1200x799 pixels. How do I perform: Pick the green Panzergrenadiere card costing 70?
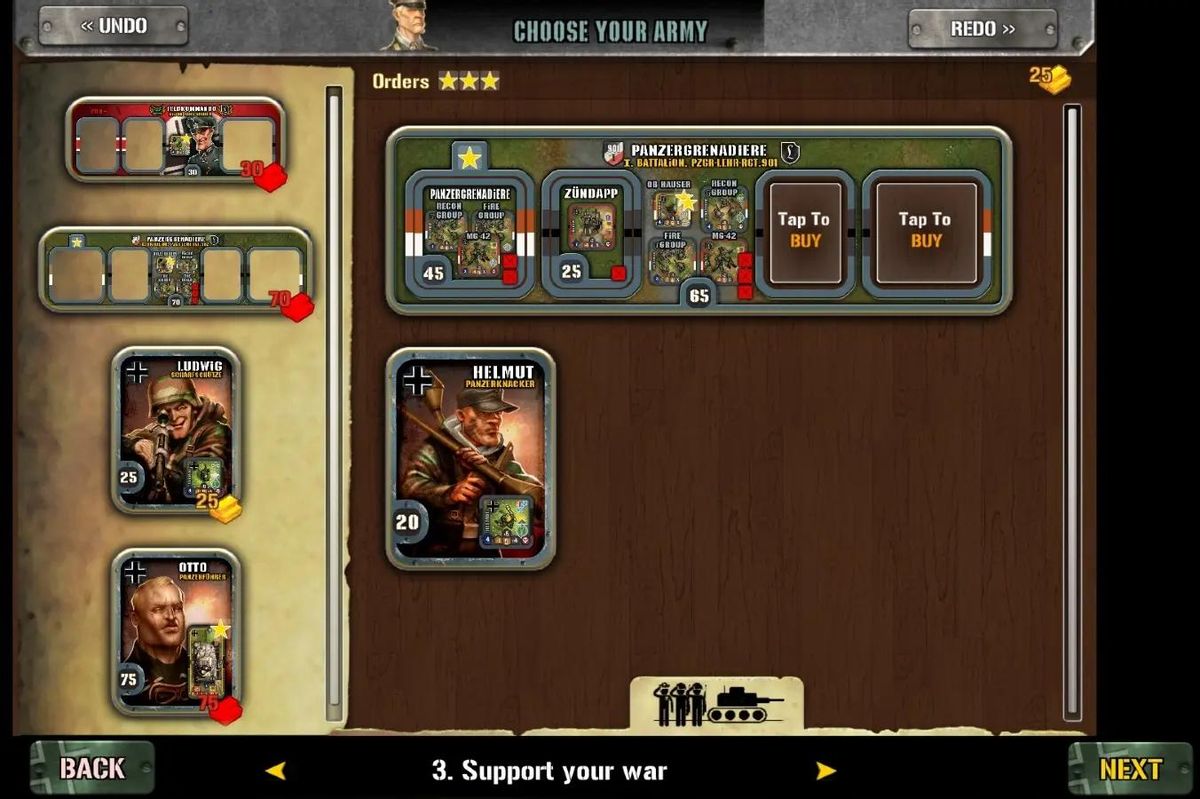(176, 270)
